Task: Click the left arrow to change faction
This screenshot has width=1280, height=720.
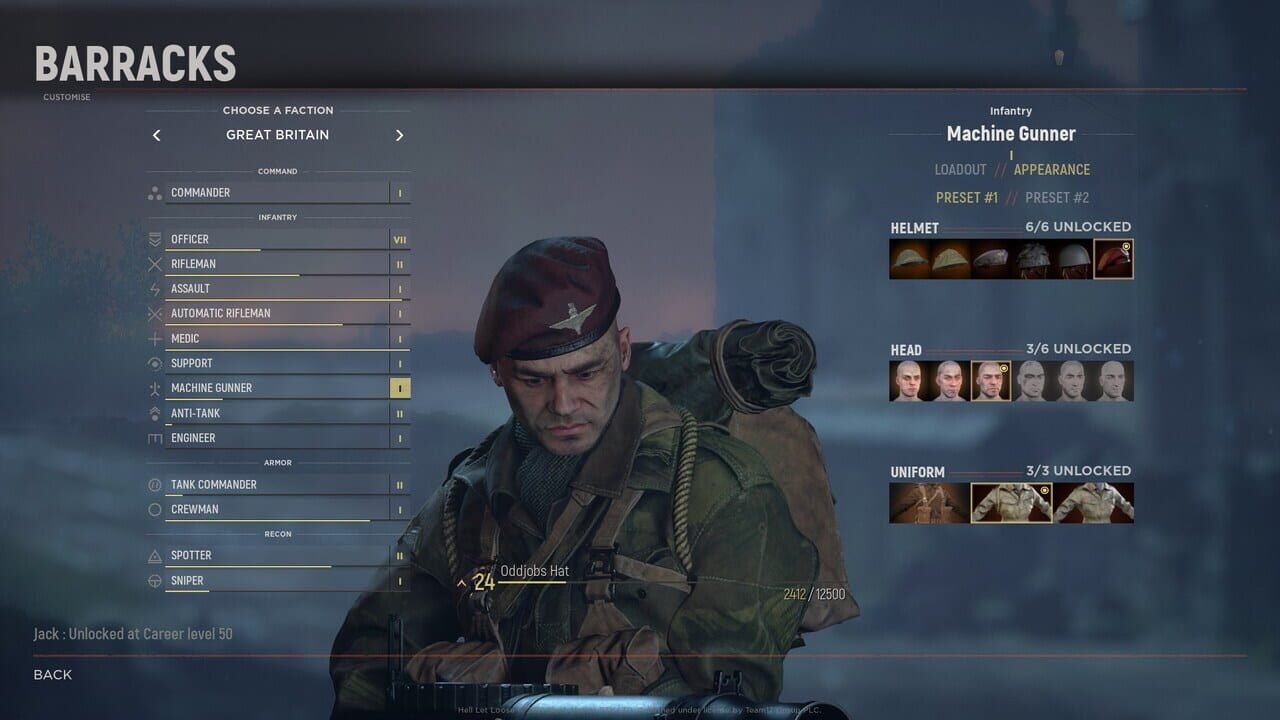Action: click(x=156, y=134)
